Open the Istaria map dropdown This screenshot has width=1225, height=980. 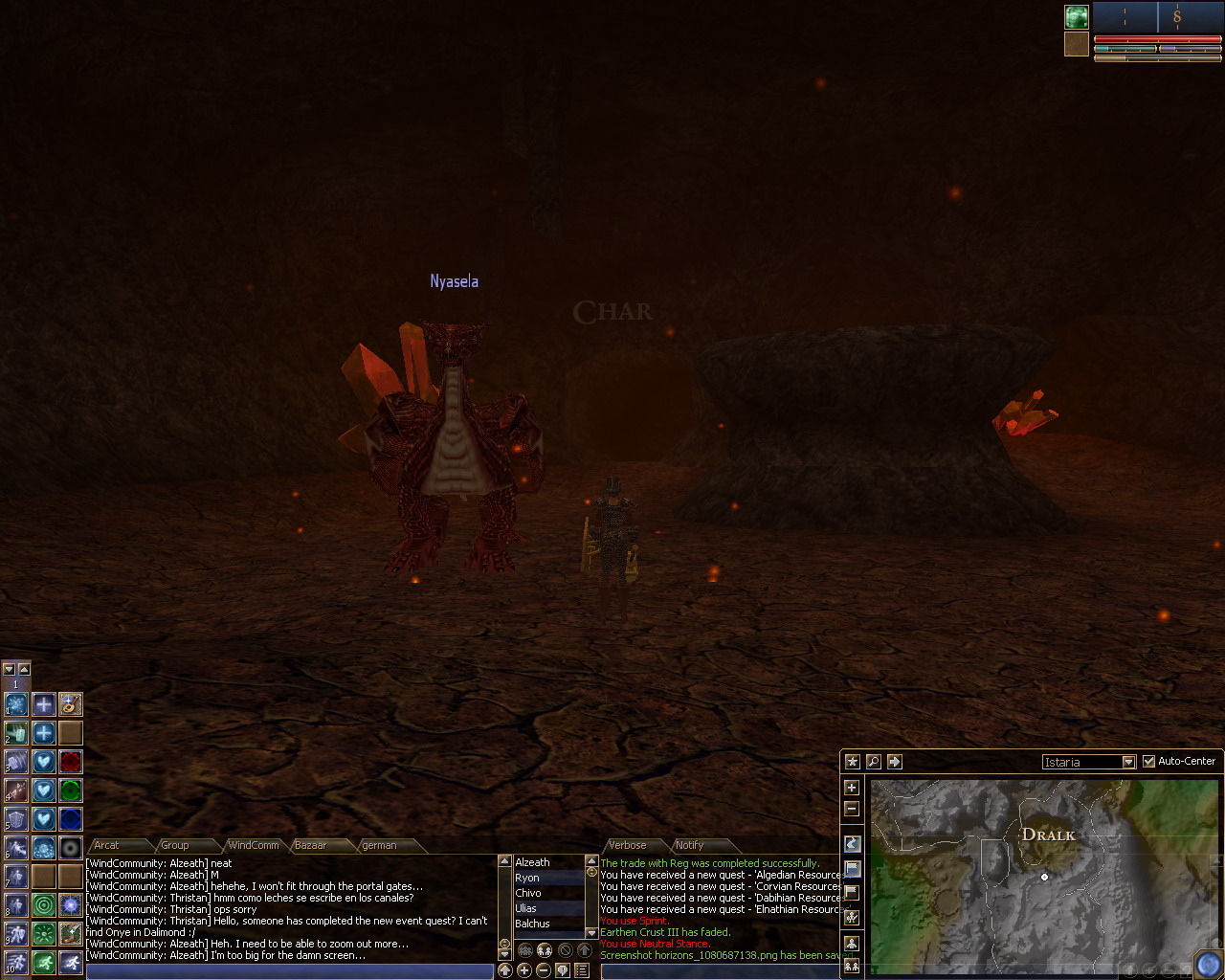pos(1128,762)
